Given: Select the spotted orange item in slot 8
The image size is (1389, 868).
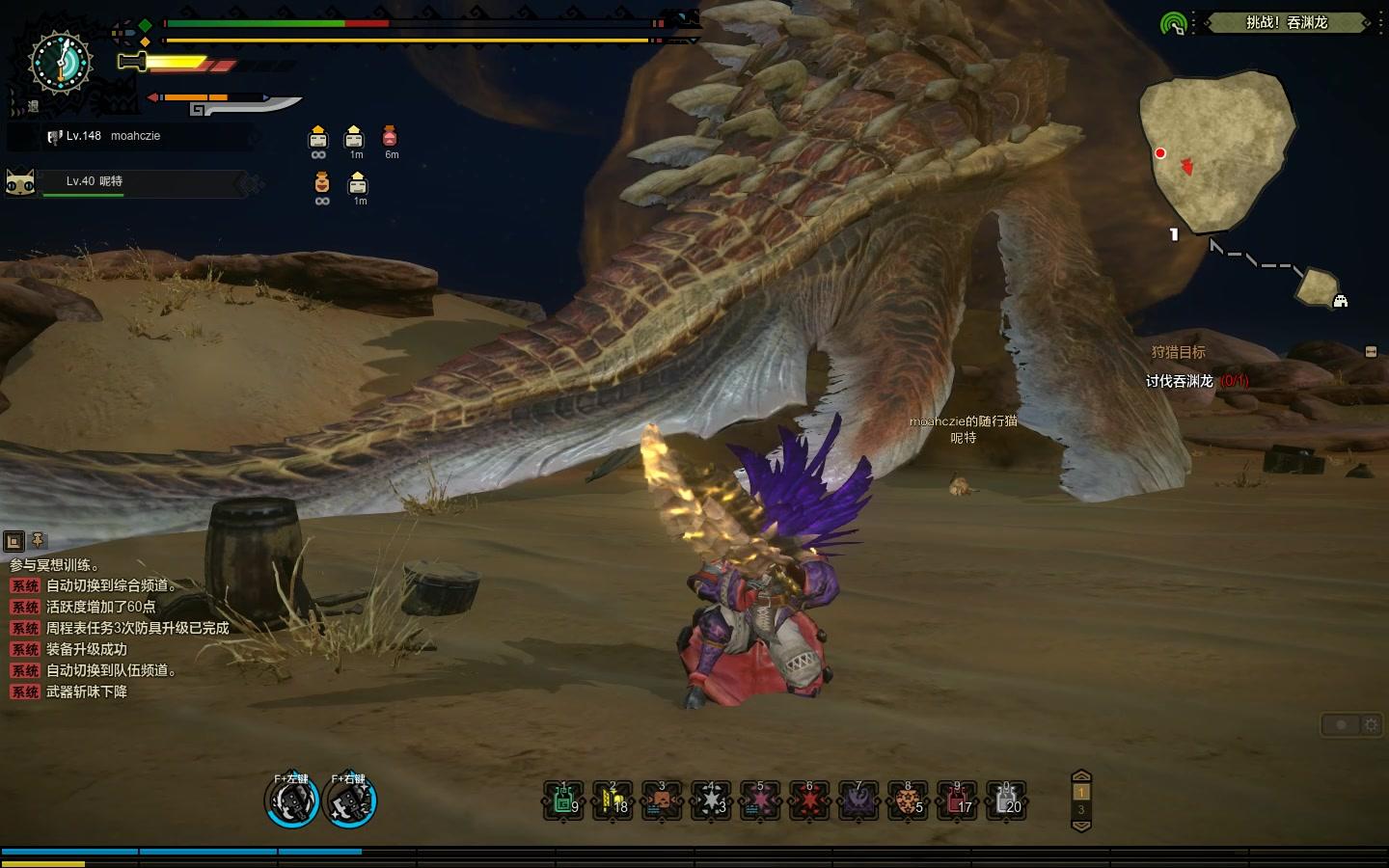Looking at the screenshot, I should click(908, 801).
